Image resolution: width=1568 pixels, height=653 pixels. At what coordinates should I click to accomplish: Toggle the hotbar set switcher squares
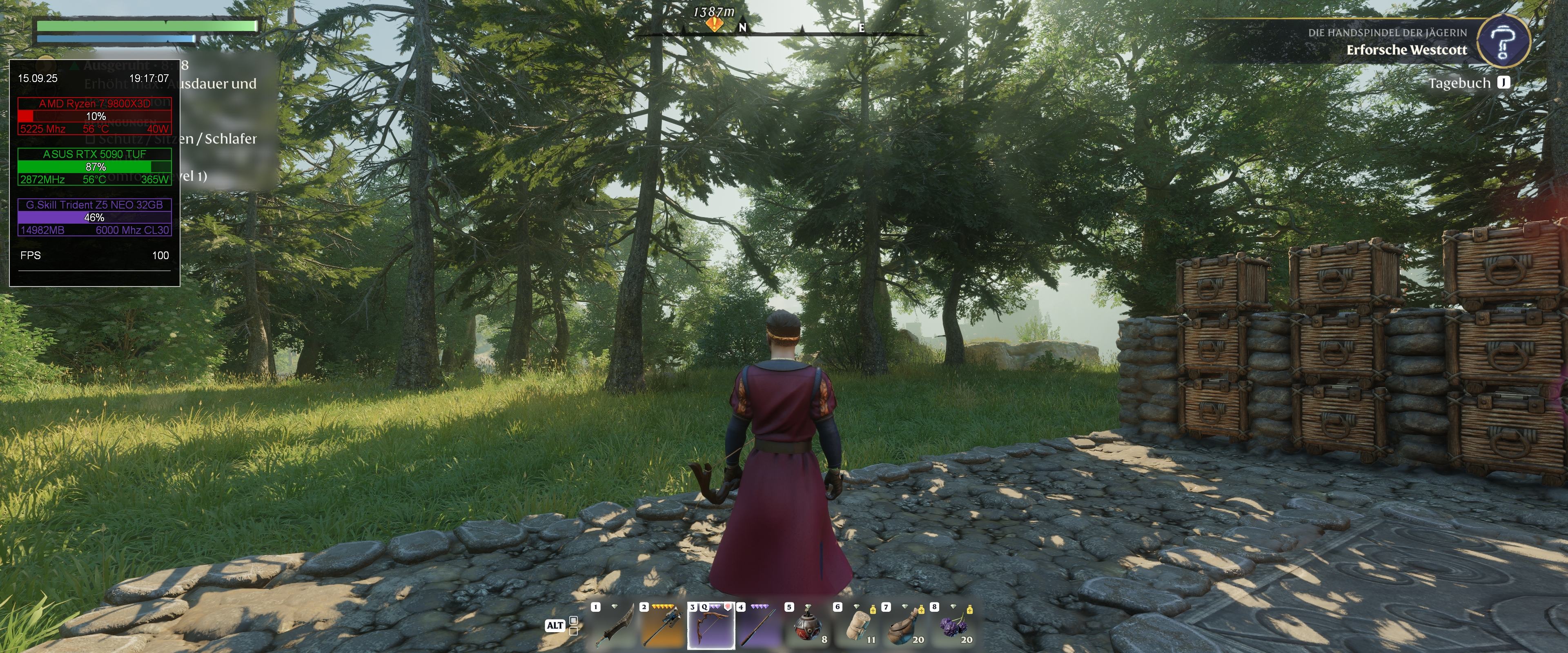(573, 626)
